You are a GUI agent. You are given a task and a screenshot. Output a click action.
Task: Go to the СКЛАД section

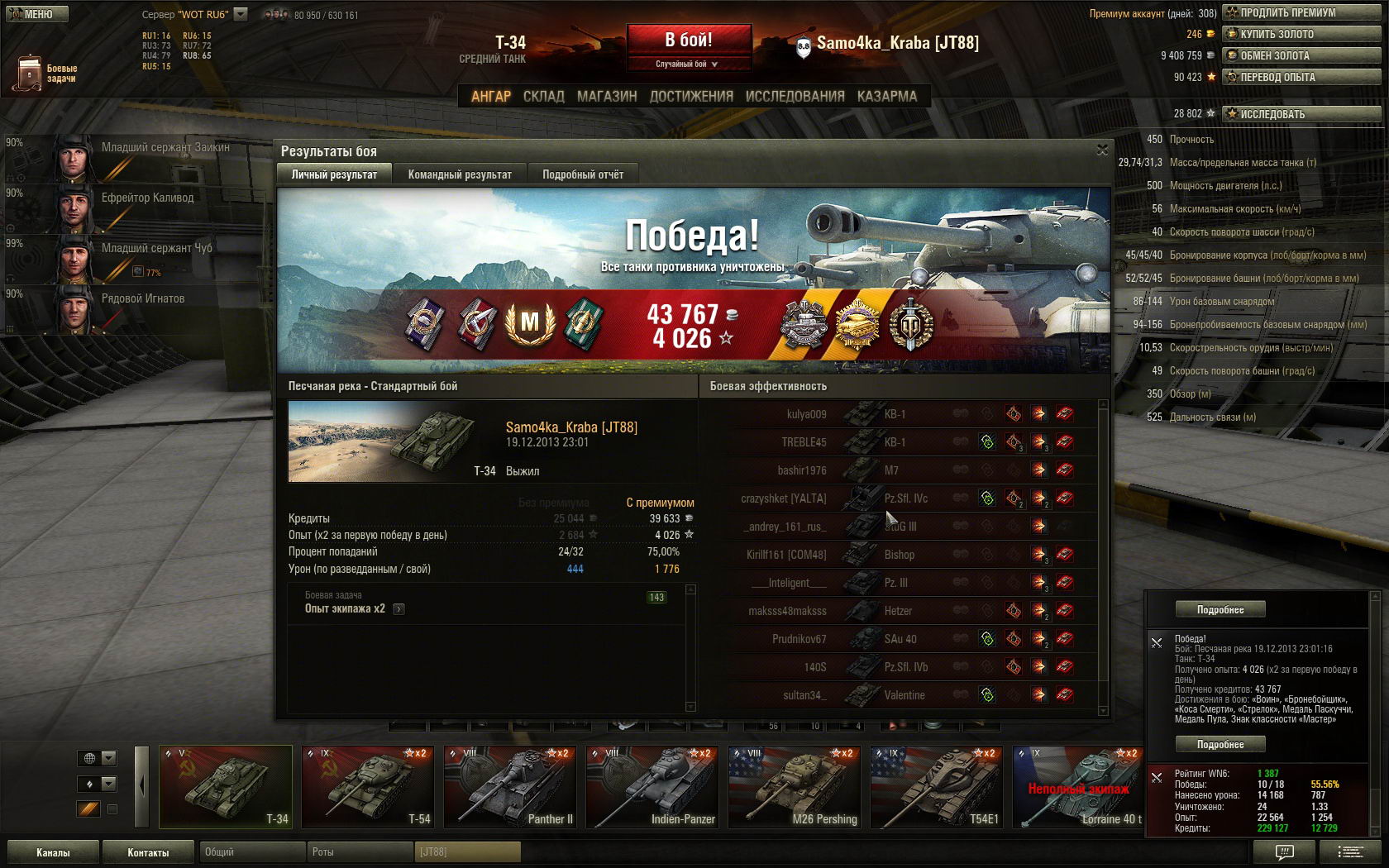click(x=543, y=96)
